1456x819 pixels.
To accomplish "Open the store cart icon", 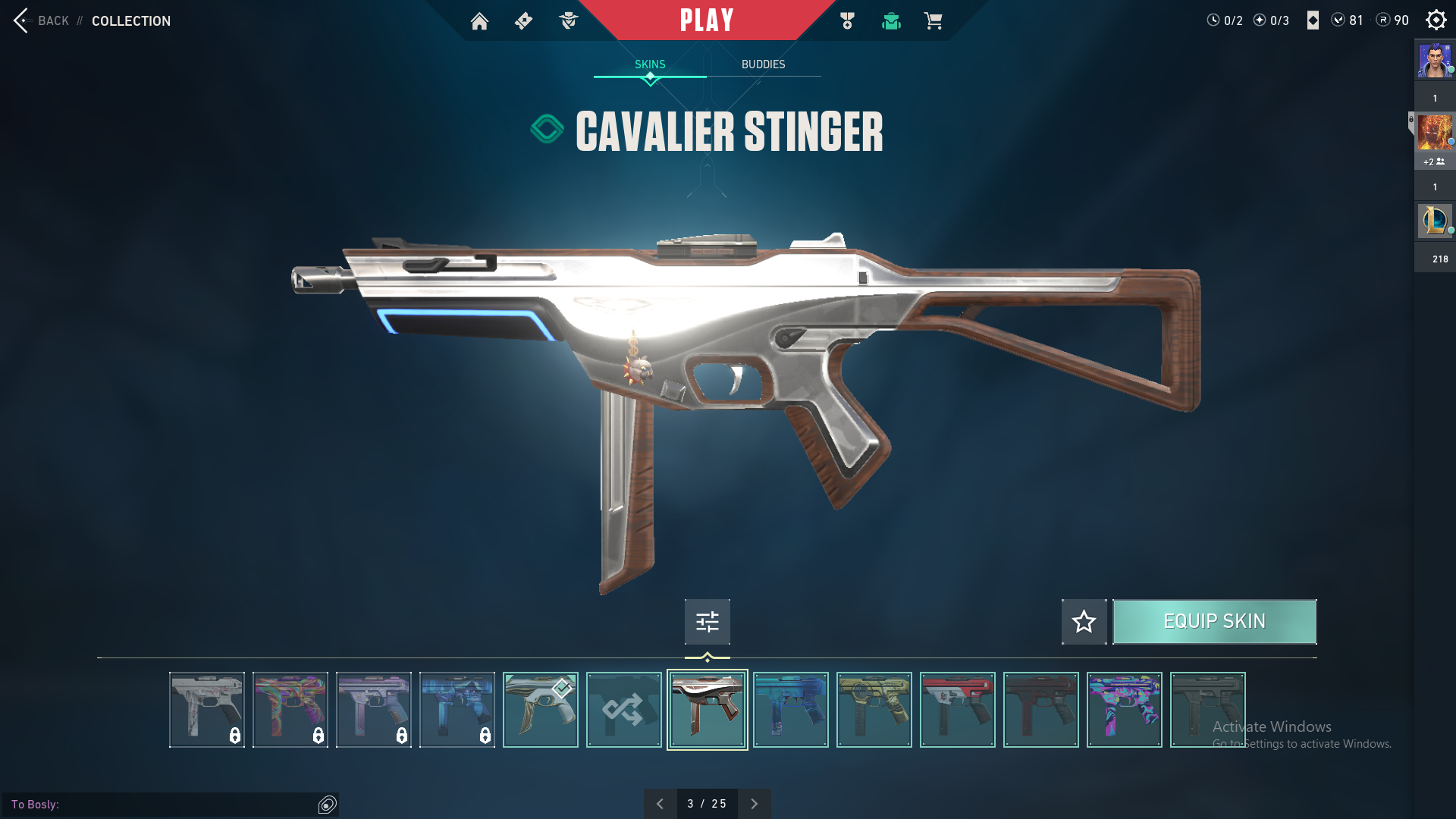I will [933, 21].
